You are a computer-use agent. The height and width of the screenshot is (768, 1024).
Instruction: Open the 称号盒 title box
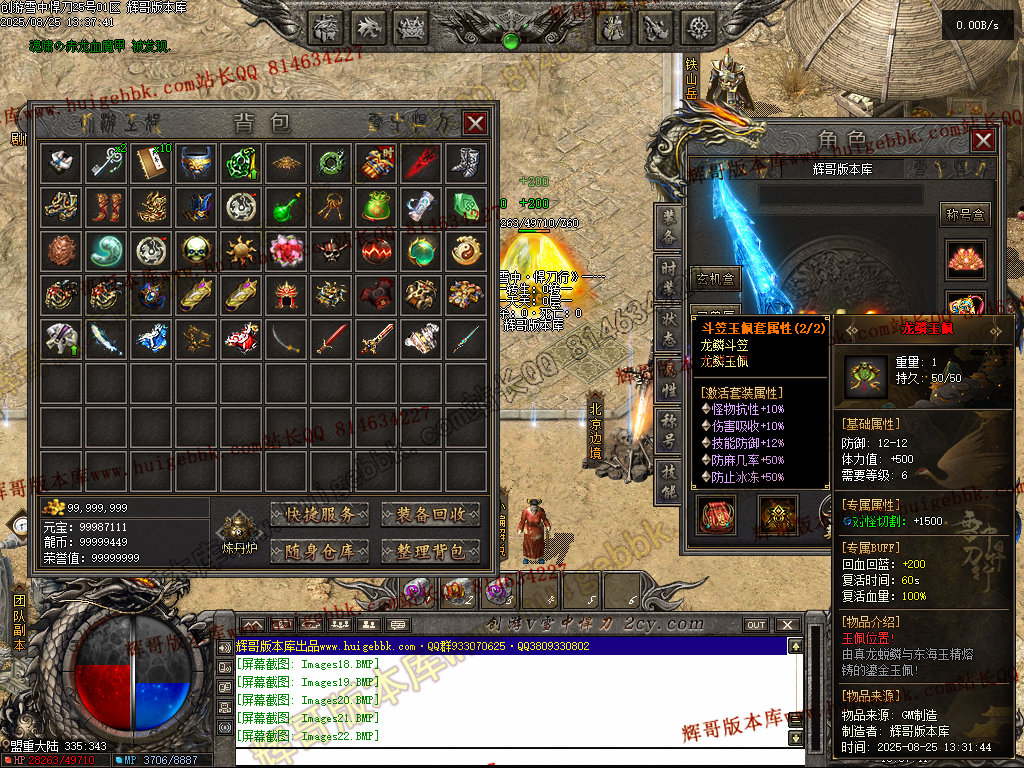pos(965,213)
